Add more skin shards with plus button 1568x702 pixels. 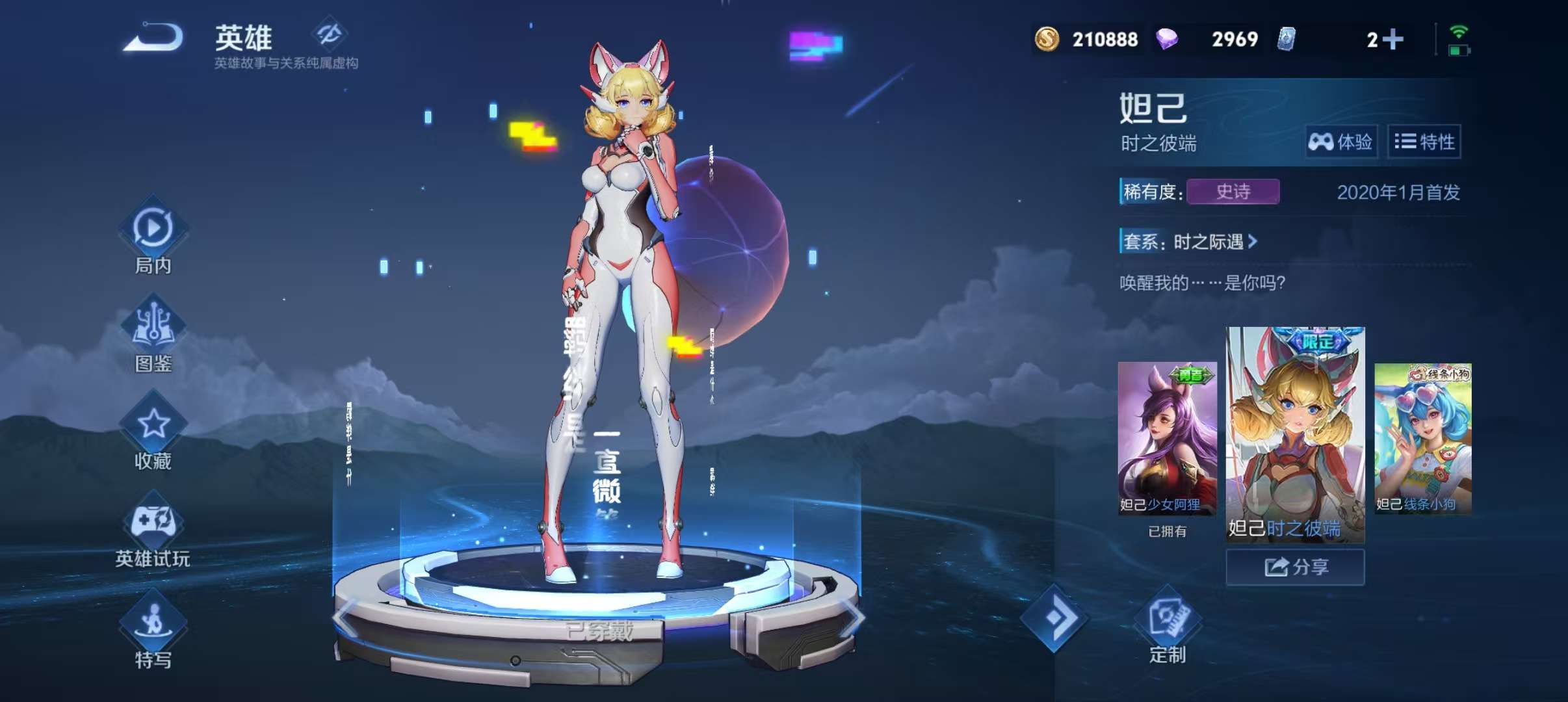[x=1392, y=40]
